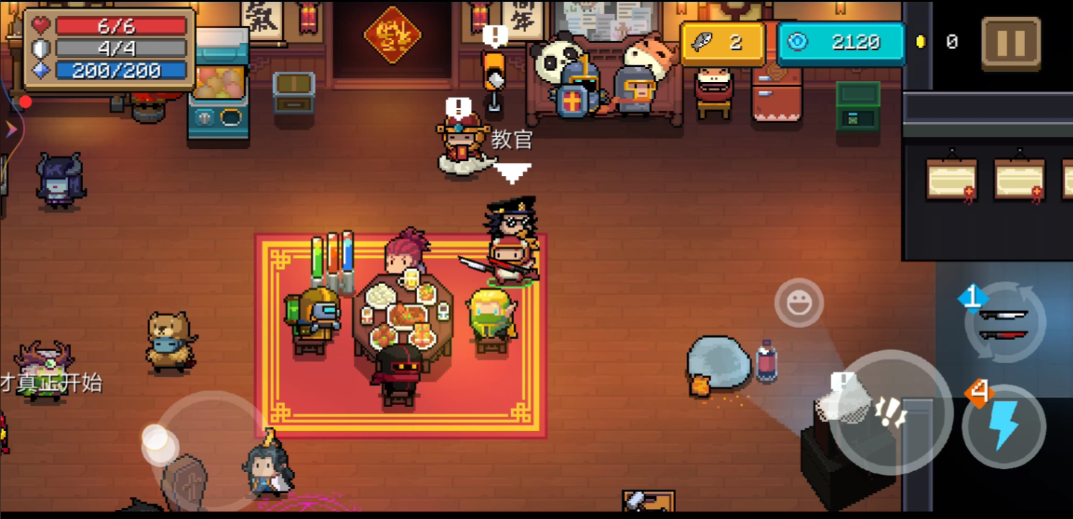Open the smiley emote menu
This screenshot has height=519, width=1073.
(x=798, y=303)
